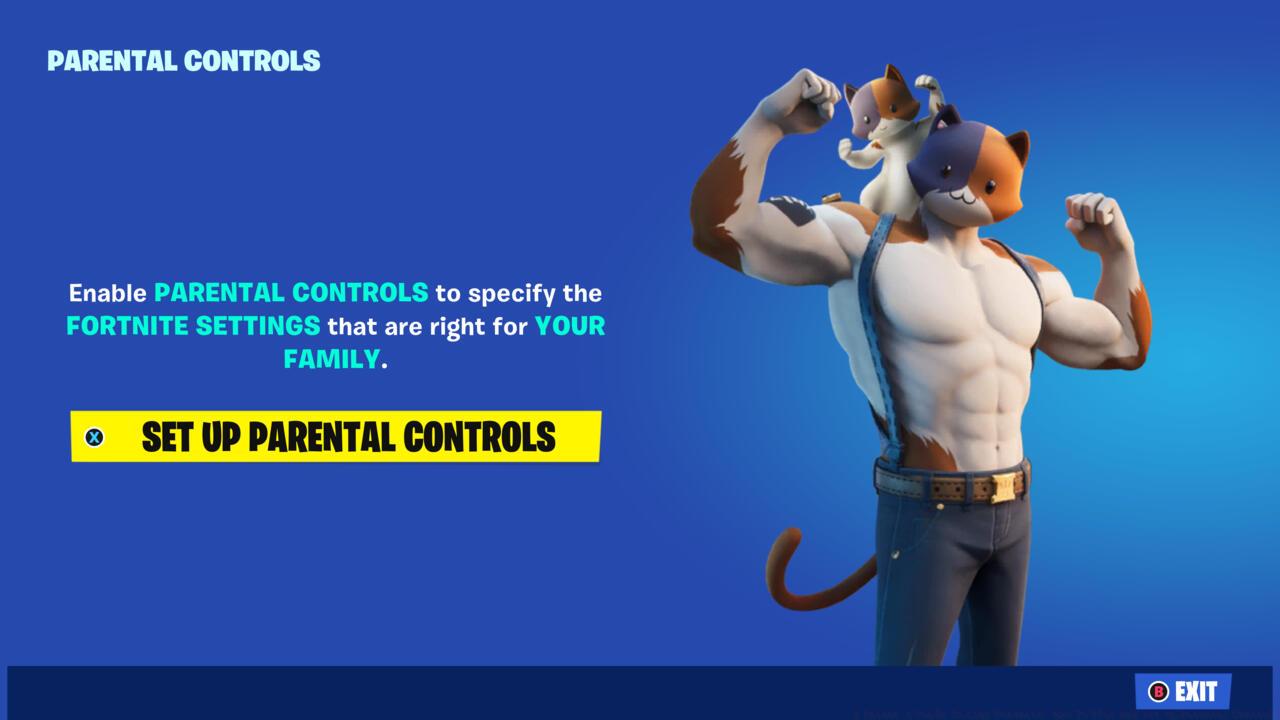Click the PARENTAL CONTROLS page heading

pyautogui.click(x=184, y=60)
